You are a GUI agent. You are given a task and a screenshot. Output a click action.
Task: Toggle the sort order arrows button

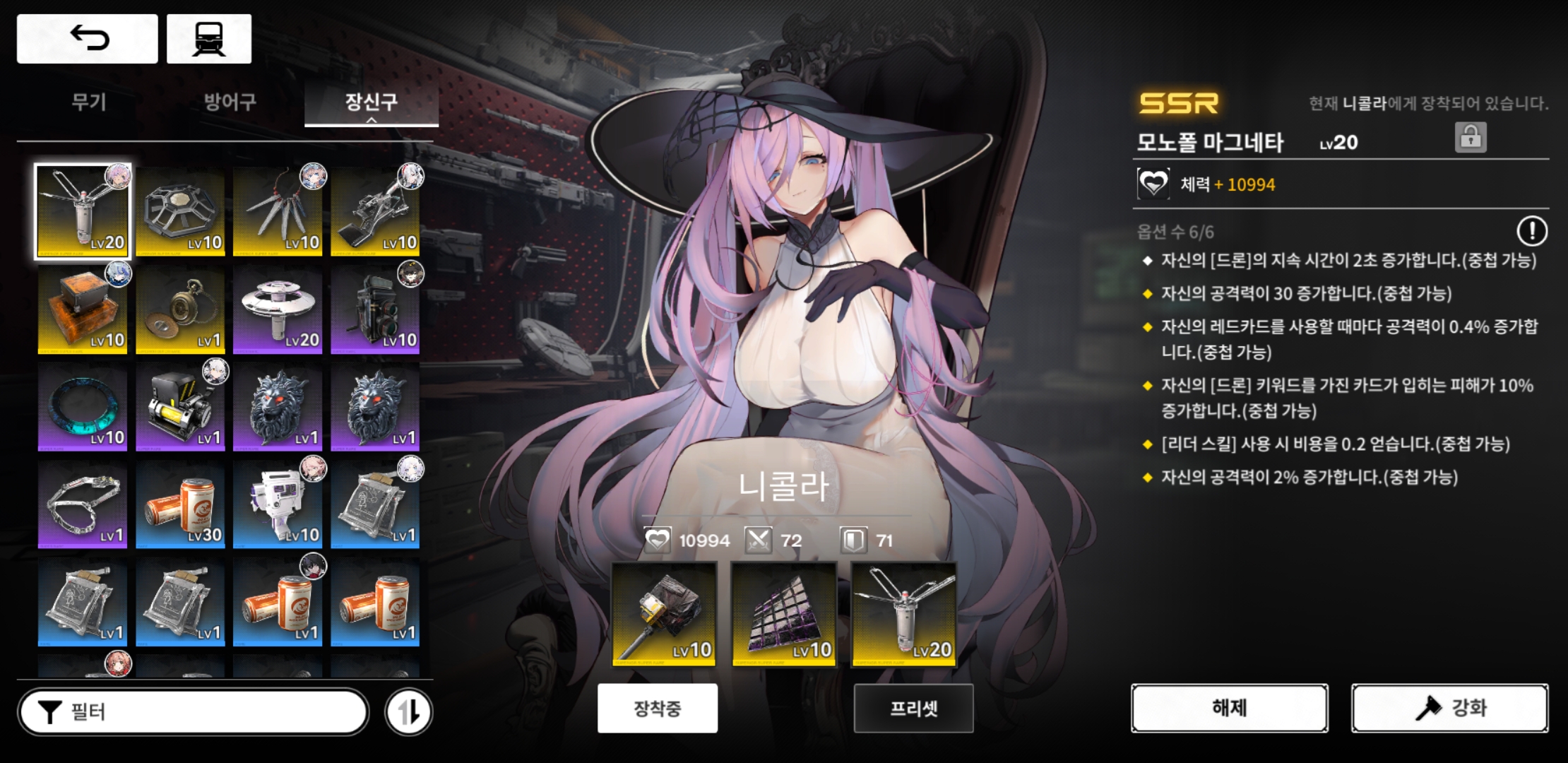click(409, 711)
